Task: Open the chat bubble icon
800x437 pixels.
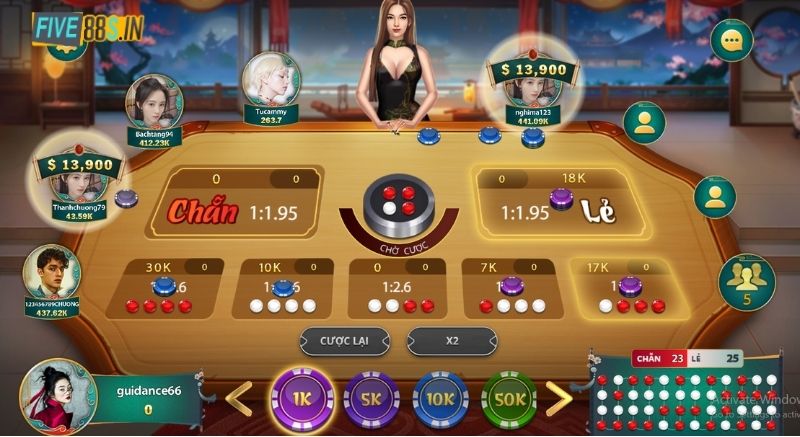Action: [732, 41]
